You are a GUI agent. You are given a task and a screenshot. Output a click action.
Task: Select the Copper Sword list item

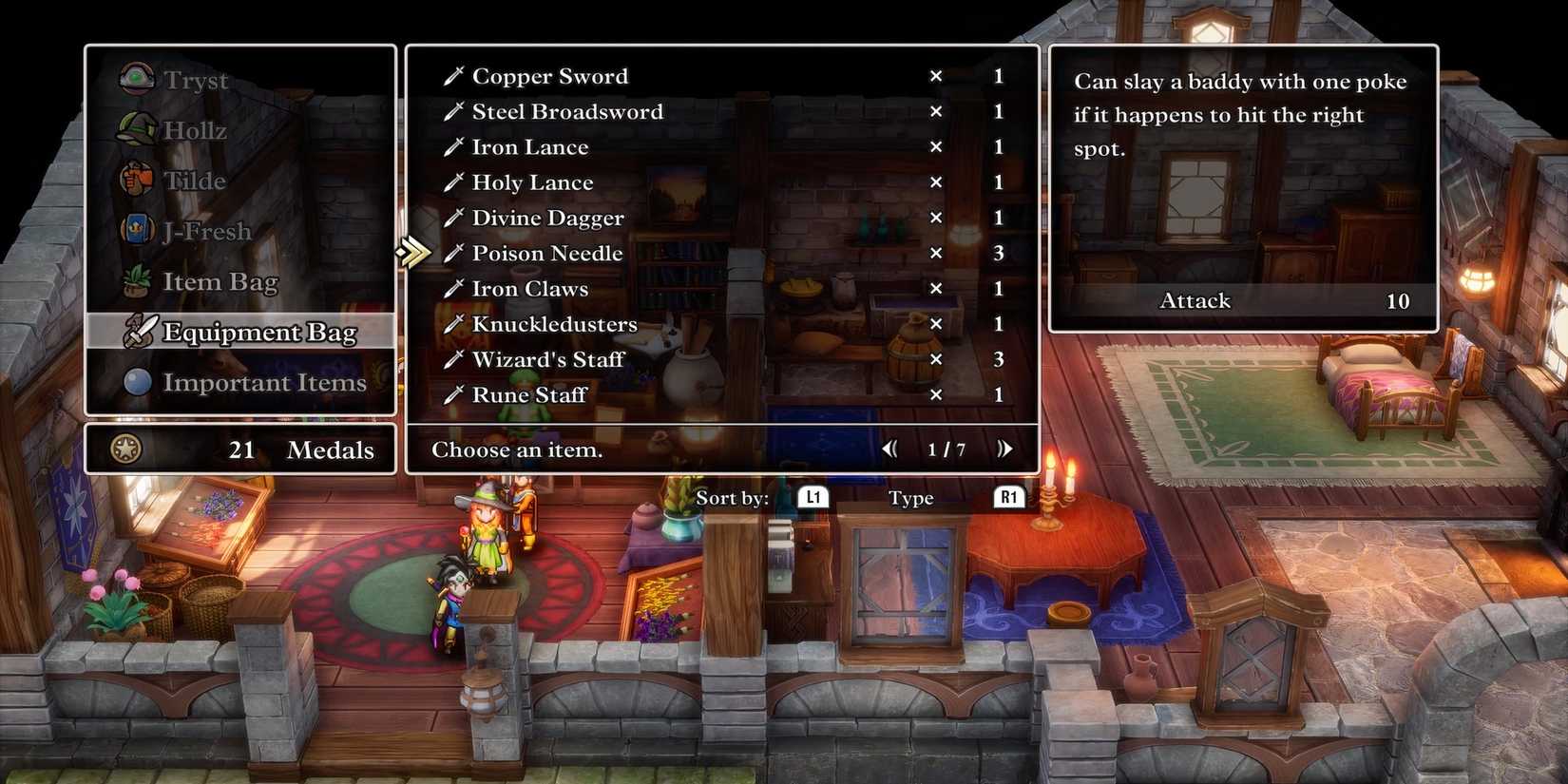point(551,76)
